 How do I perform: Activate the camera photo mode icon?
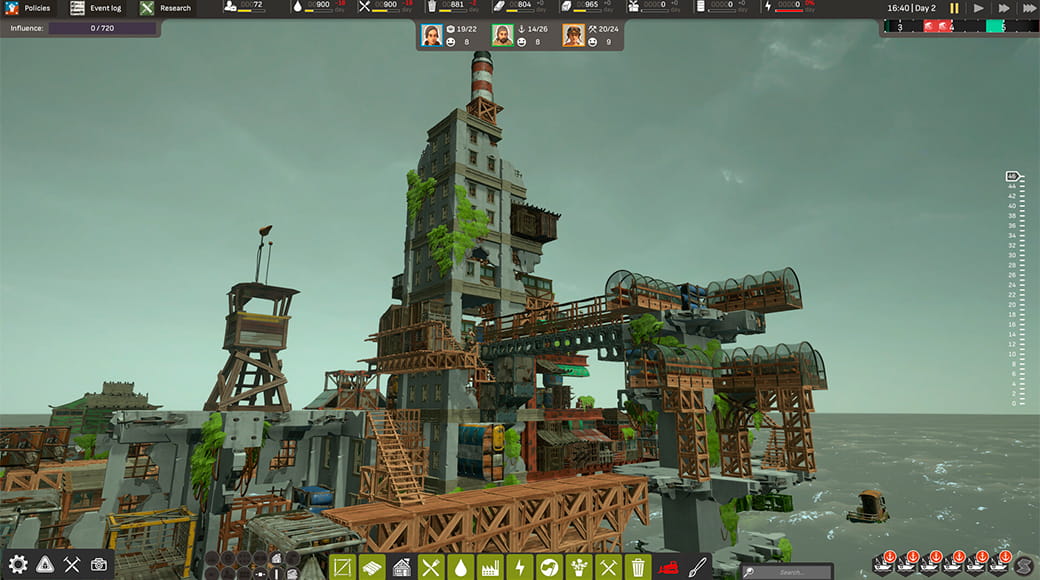[98, 564]
